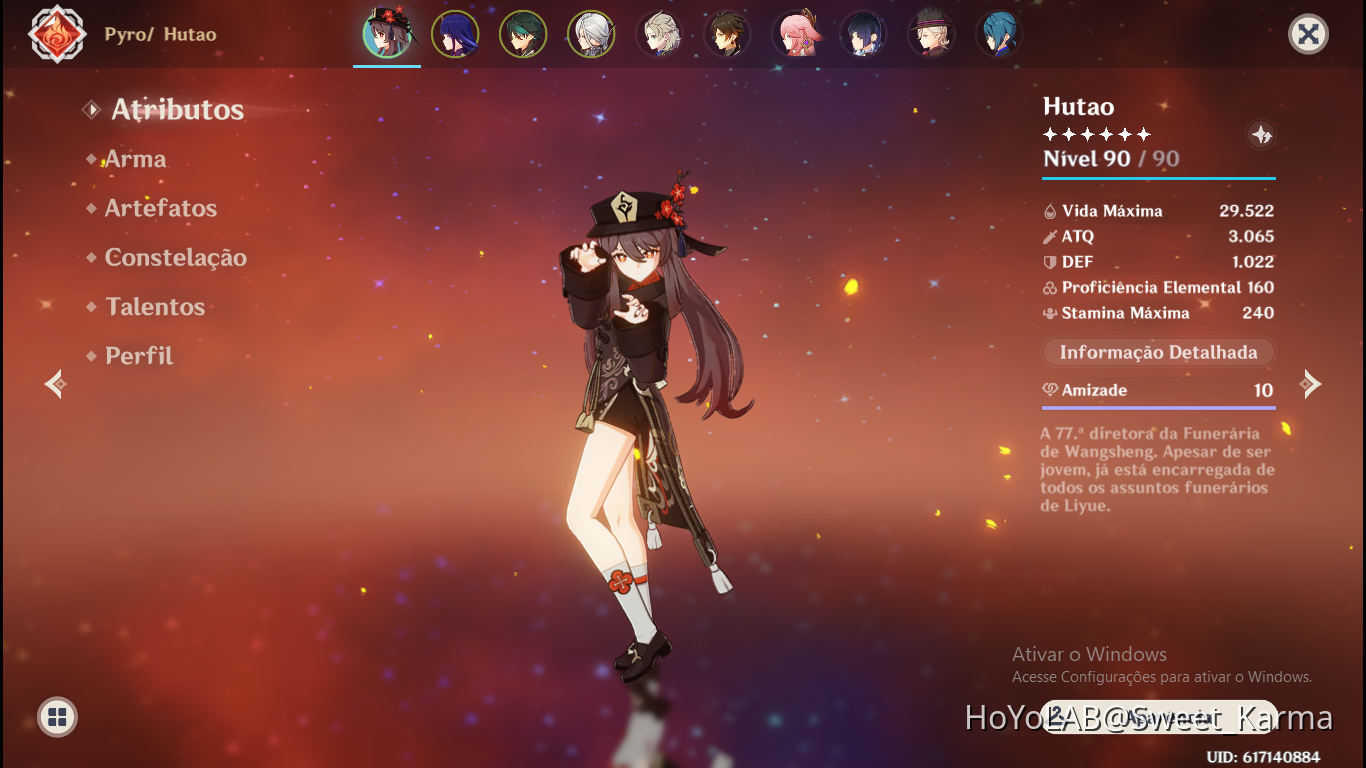Click the DEF shield icon

[1049, 262]
